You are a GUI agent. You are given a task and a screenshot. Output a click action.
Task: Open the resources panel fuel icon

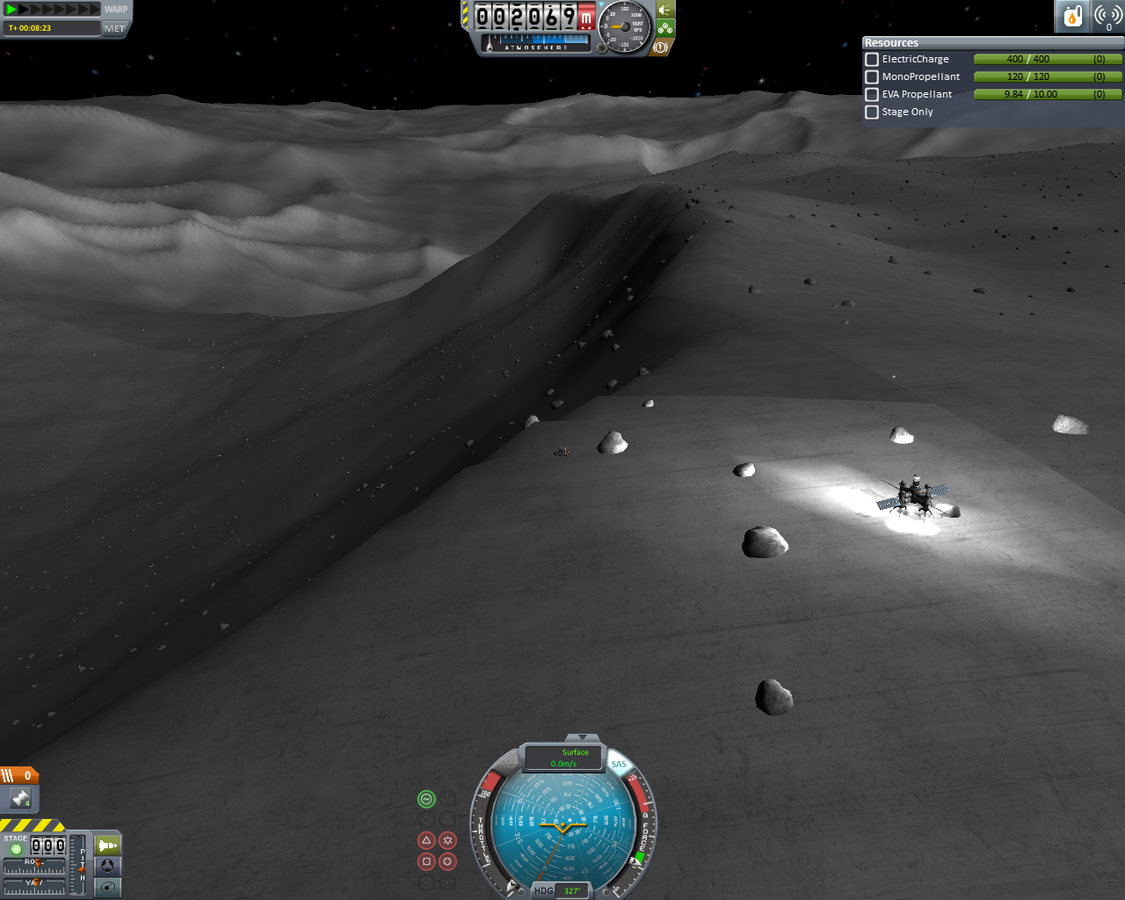pos(1072,16)
